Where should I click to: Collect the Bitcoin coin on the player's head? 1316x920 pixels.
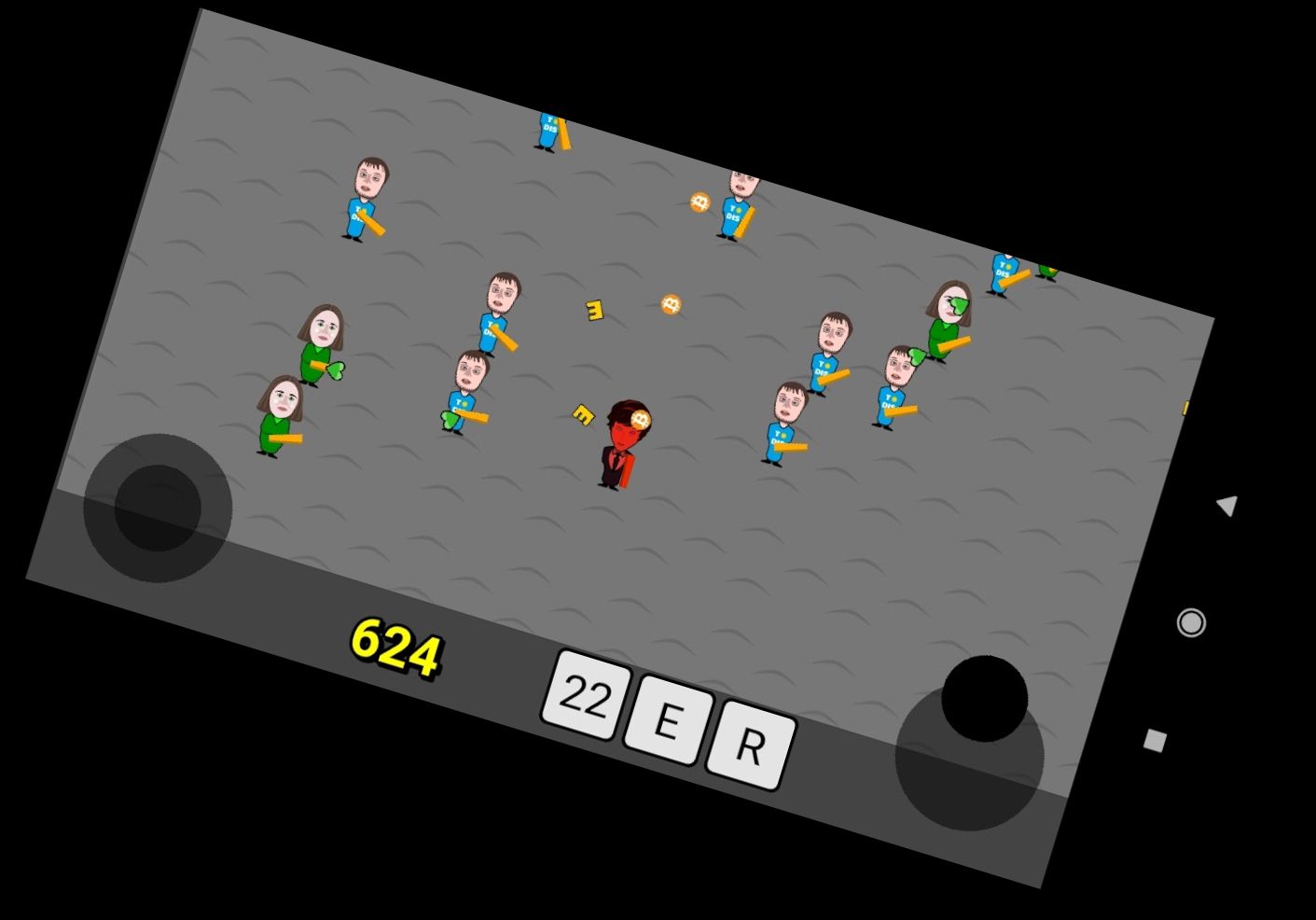pos(640,418)
